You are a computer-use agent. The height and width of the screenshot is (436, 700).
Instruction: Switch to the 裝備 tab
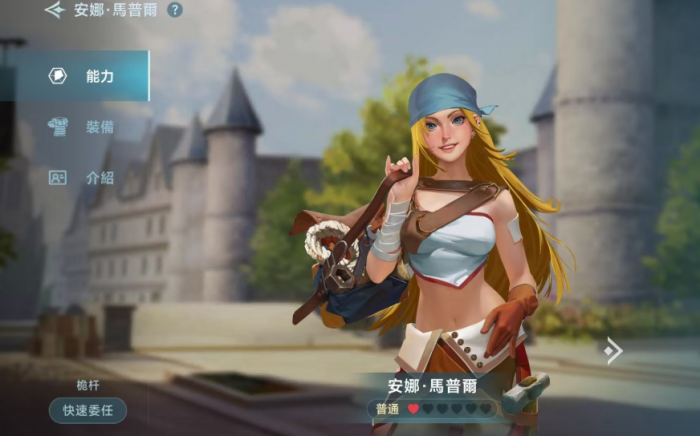click(84, 127)
